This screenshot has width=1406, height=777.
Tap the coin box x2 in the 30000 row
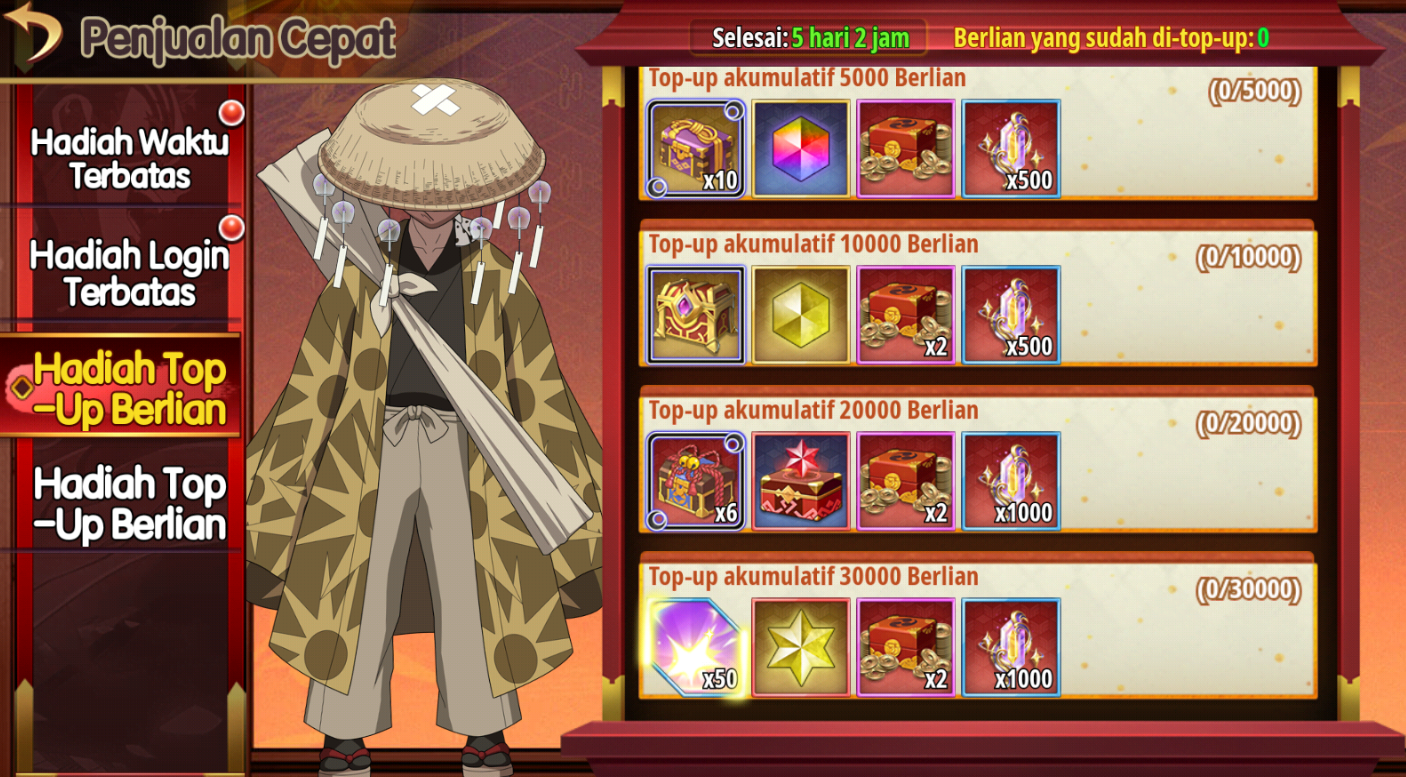click(906, 647)
